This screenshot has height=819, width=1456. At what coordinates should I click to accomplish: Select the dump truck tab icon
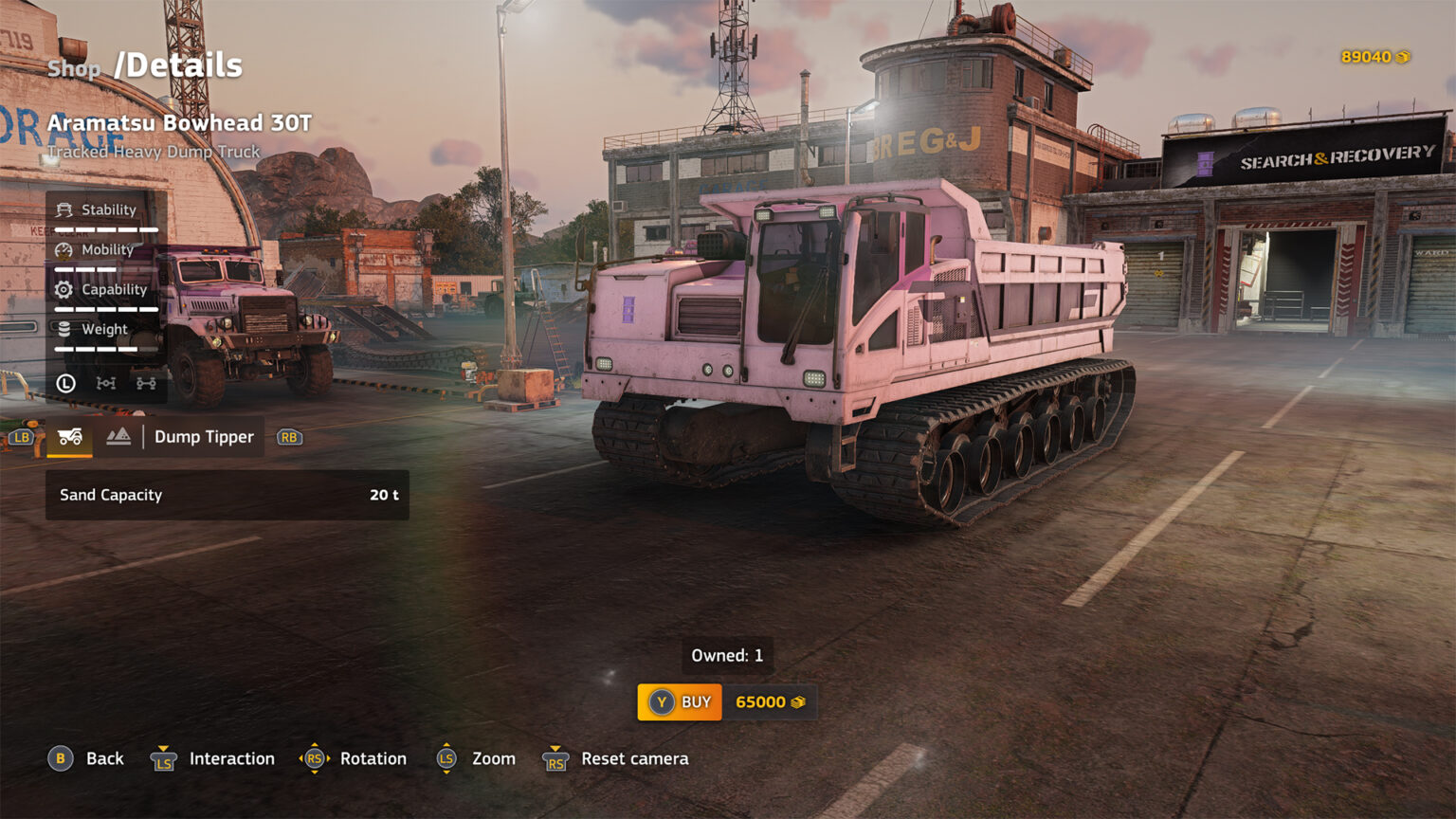coord(70,437)
